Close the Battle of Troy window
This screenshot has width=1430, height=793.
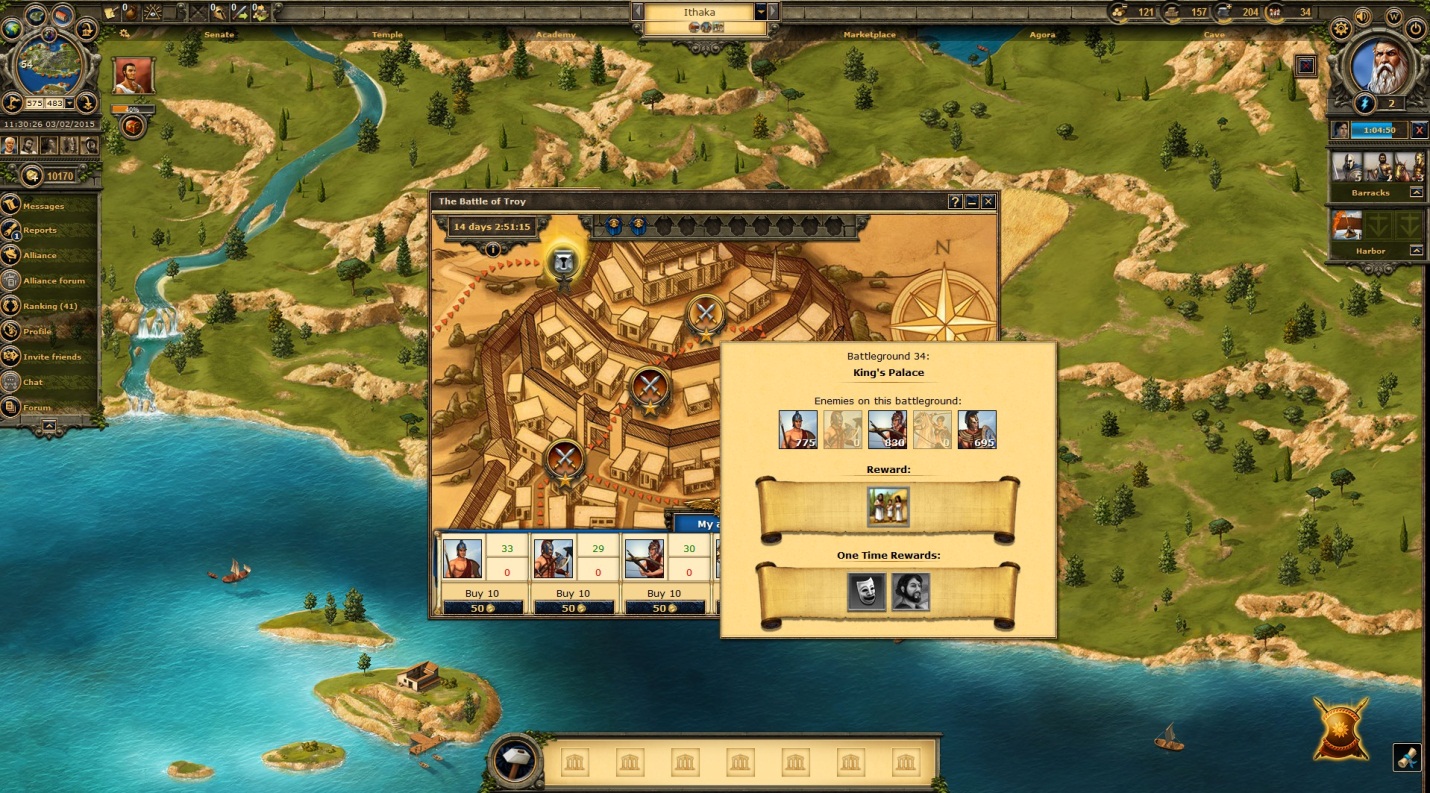tap(988, 202)
